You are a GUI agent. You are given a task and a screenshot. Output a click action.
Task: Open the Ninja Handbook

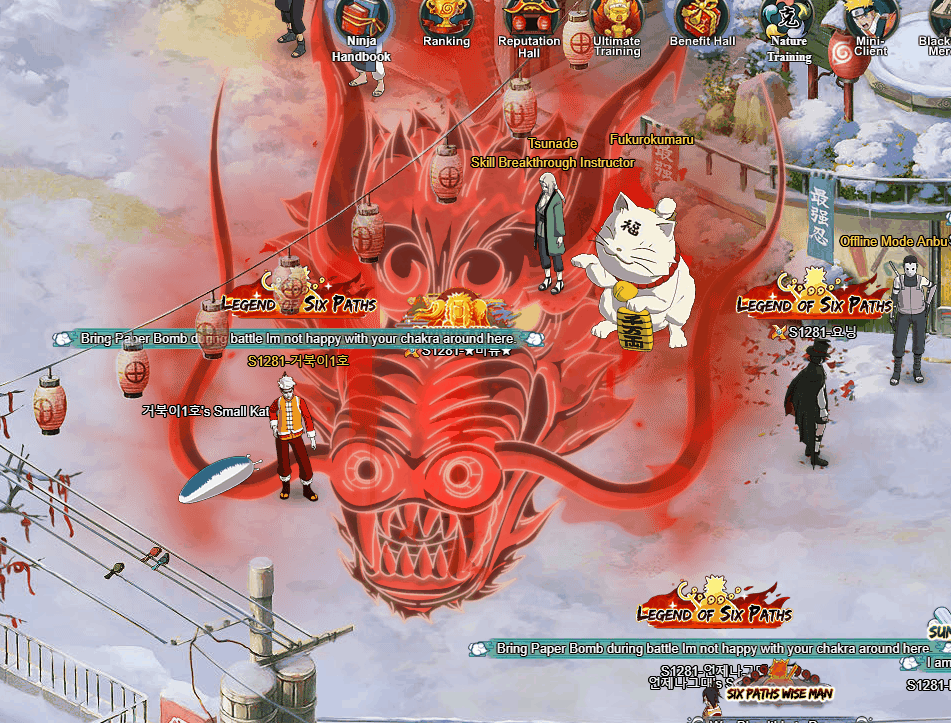click(x=361, y=19)
